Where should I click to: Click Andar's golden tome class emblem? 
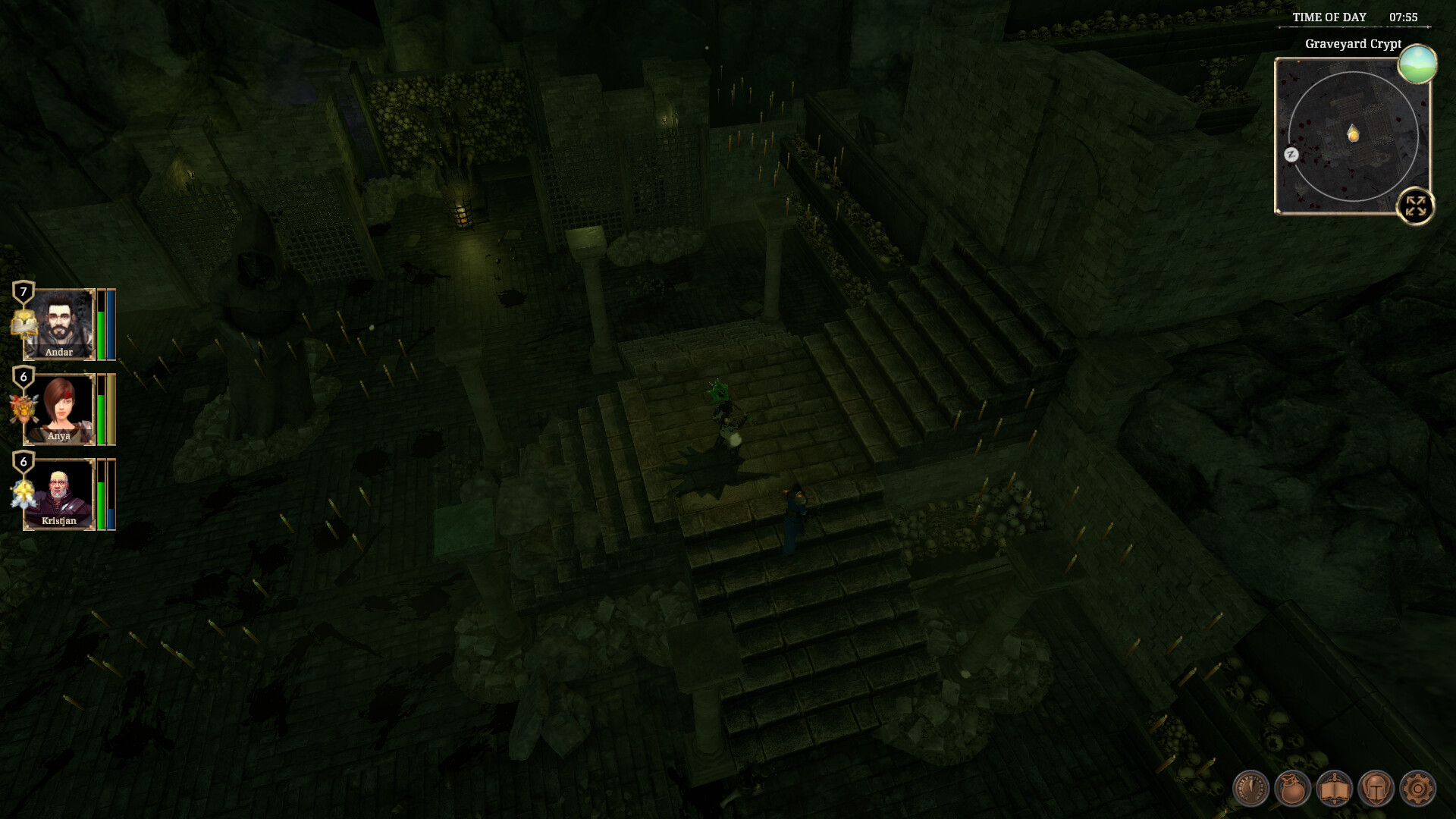pos(24,324)
